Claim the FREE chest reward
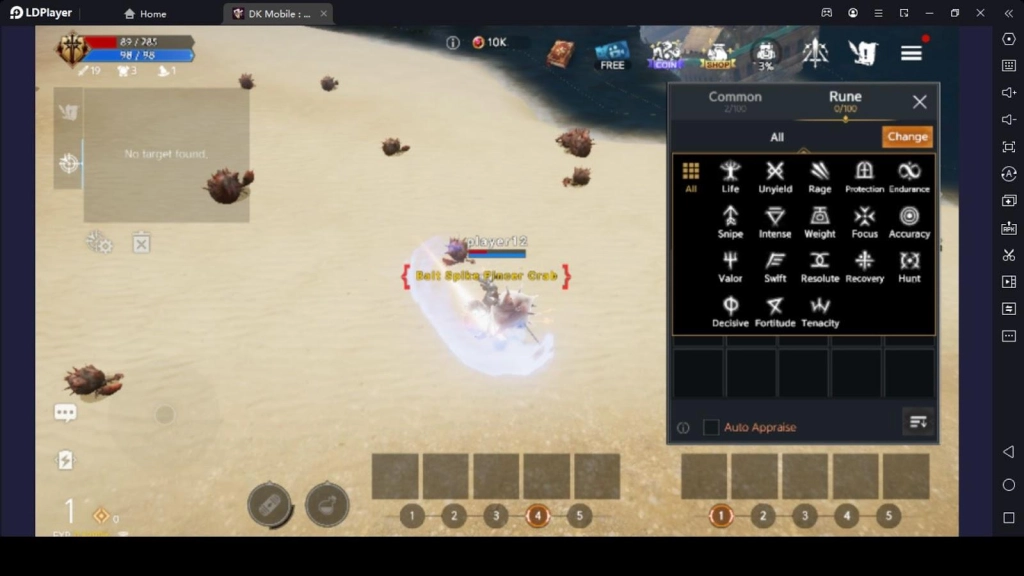Image resolution: width=1024 pixels, height=576 pixels. point(612,55)
